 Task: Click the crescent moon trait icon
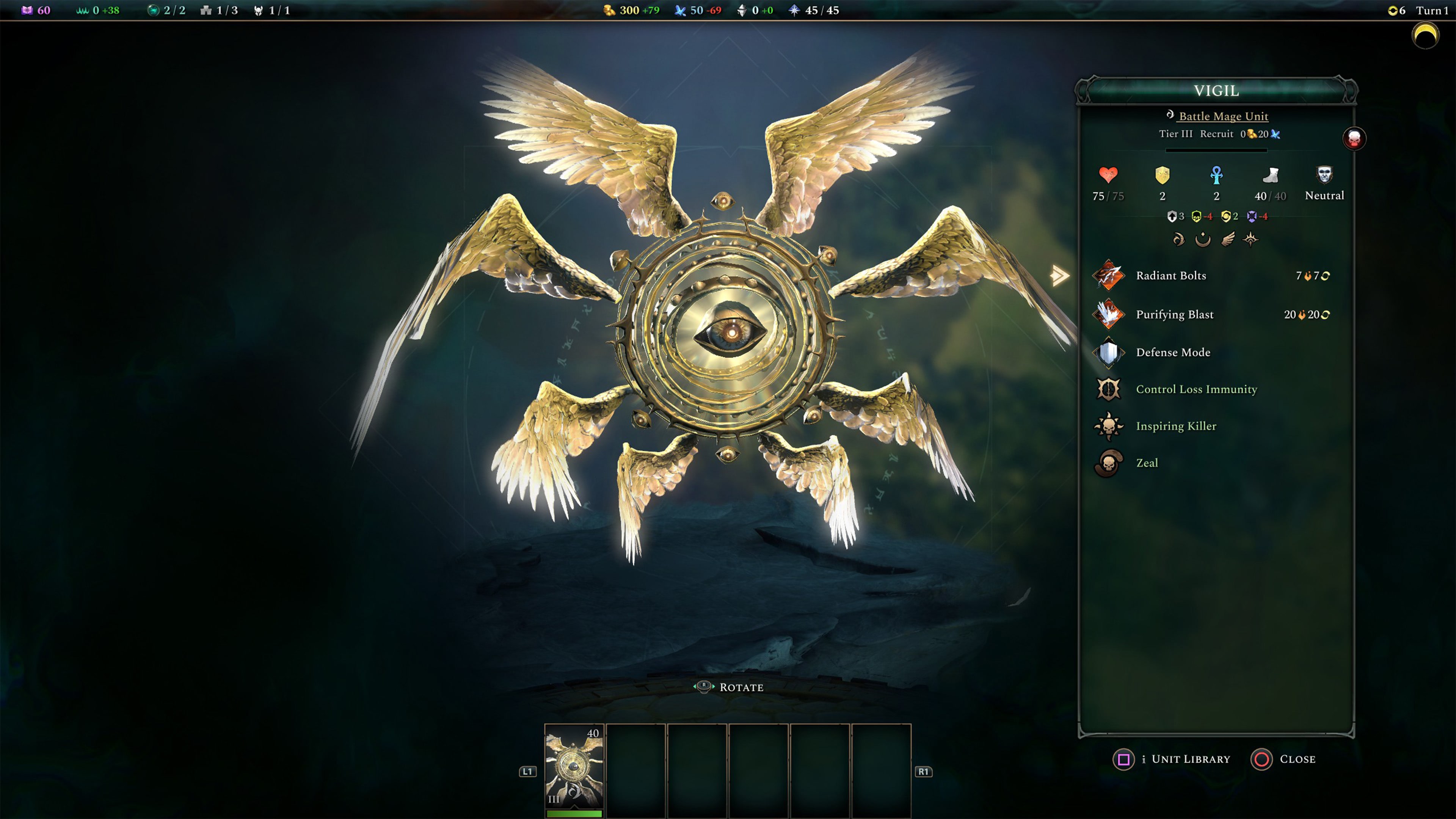click(1203, 240)
